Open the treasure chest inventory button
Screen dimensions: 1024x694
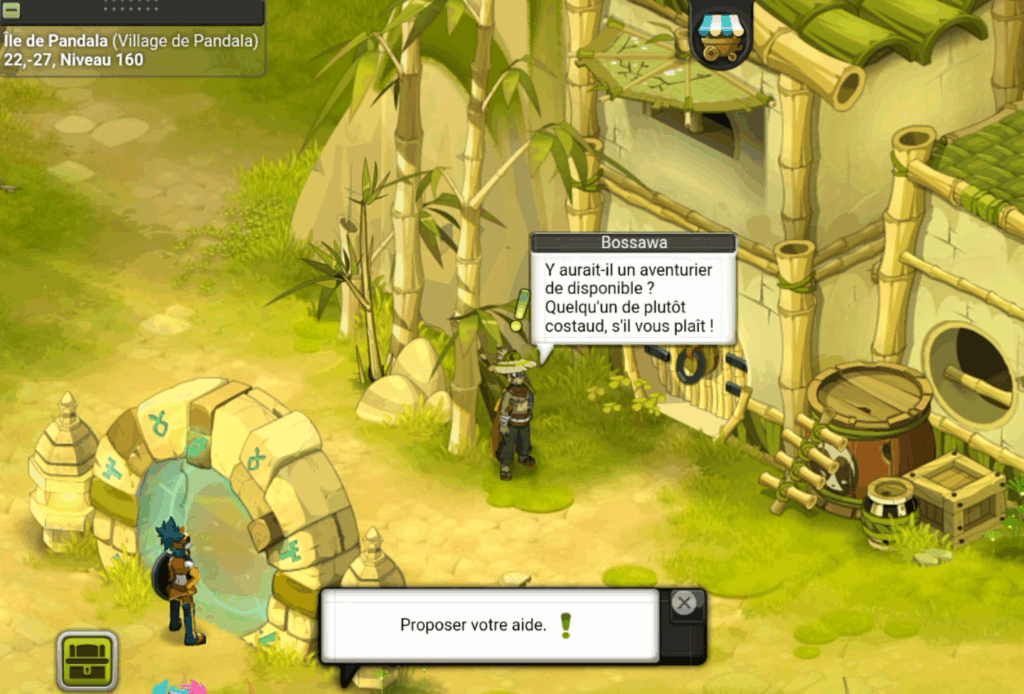tap(88, 660)
